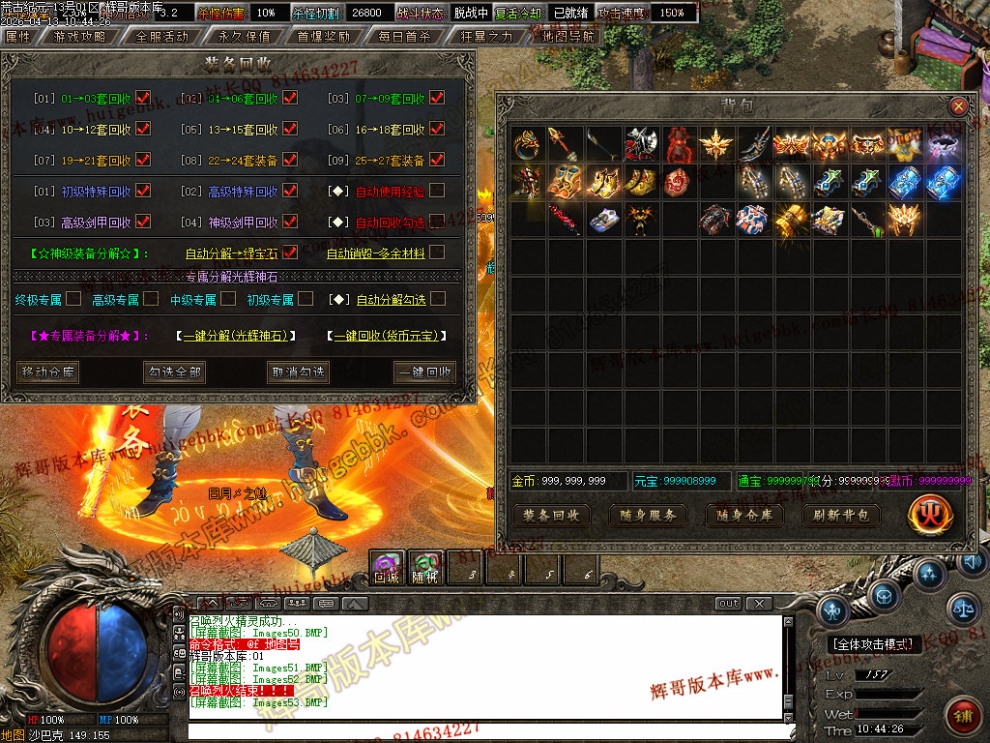Click the 一键分解(光辉神石) link

point(236,336)
